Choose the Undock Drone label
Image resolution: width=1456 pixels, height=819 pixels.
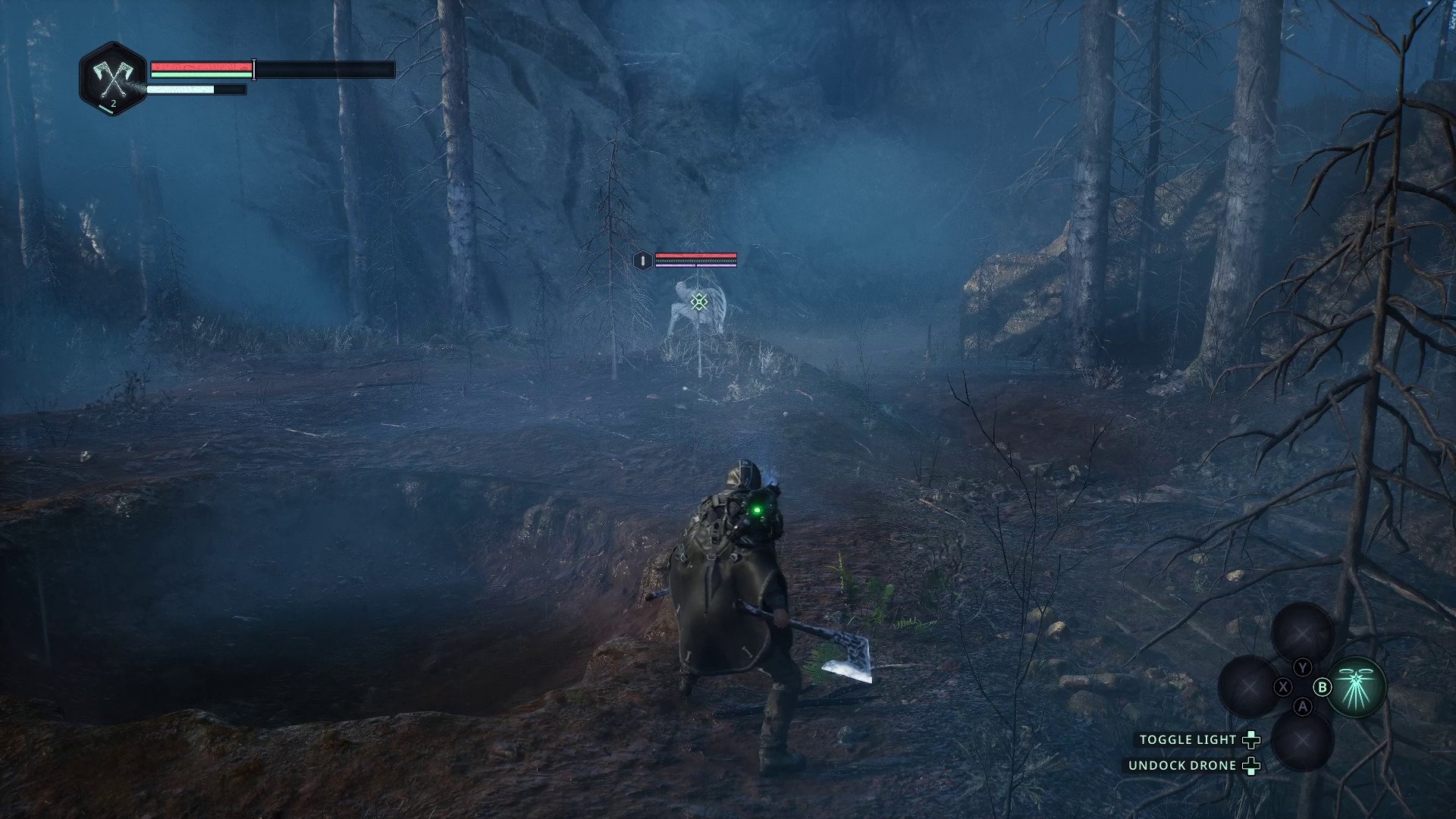point(1182,765)
